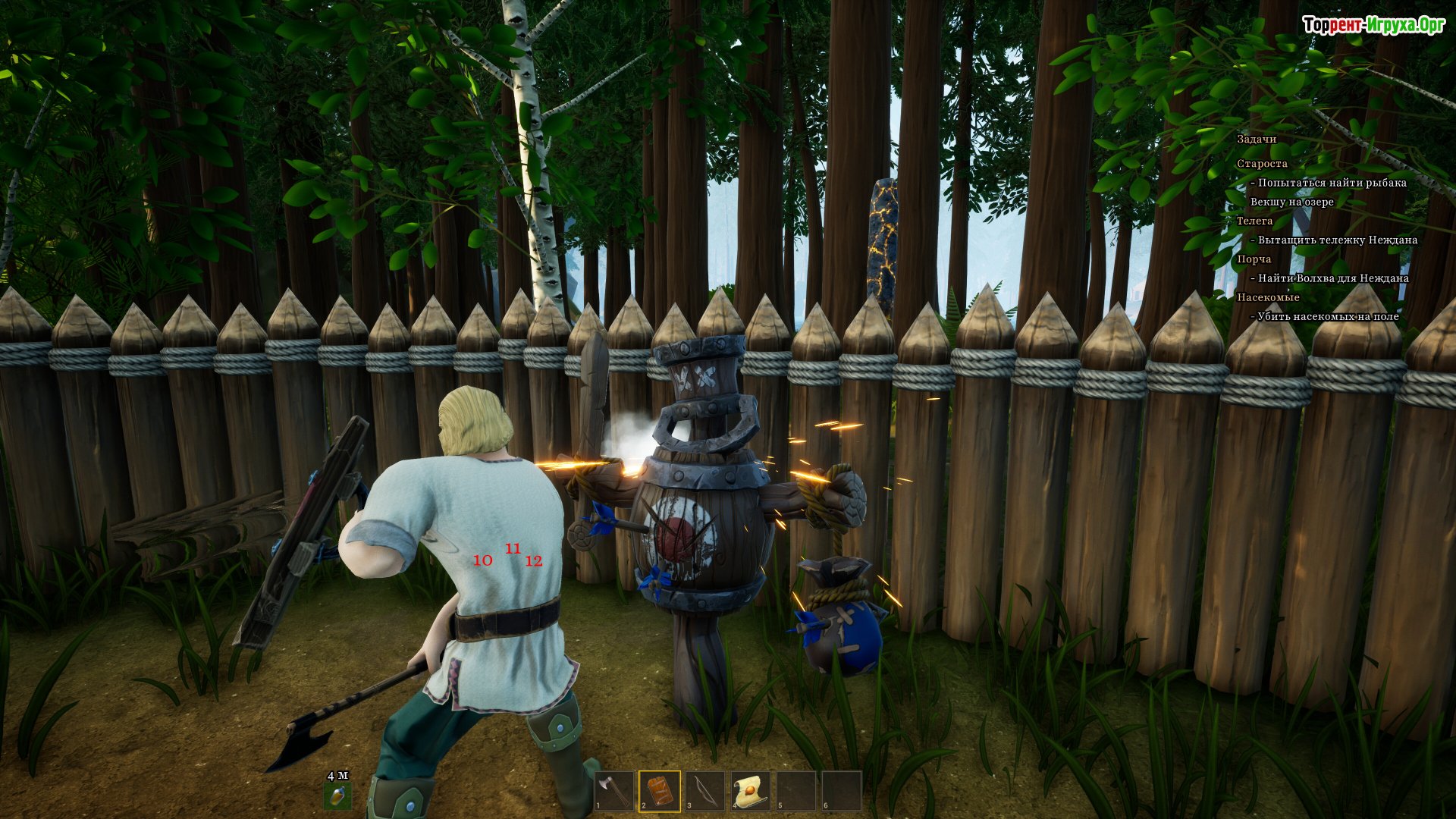Image resolution: width=1456 pixels, height=819 pixels.
Task: Click the yellow potion bottle icon
Action: pos(338,795)
